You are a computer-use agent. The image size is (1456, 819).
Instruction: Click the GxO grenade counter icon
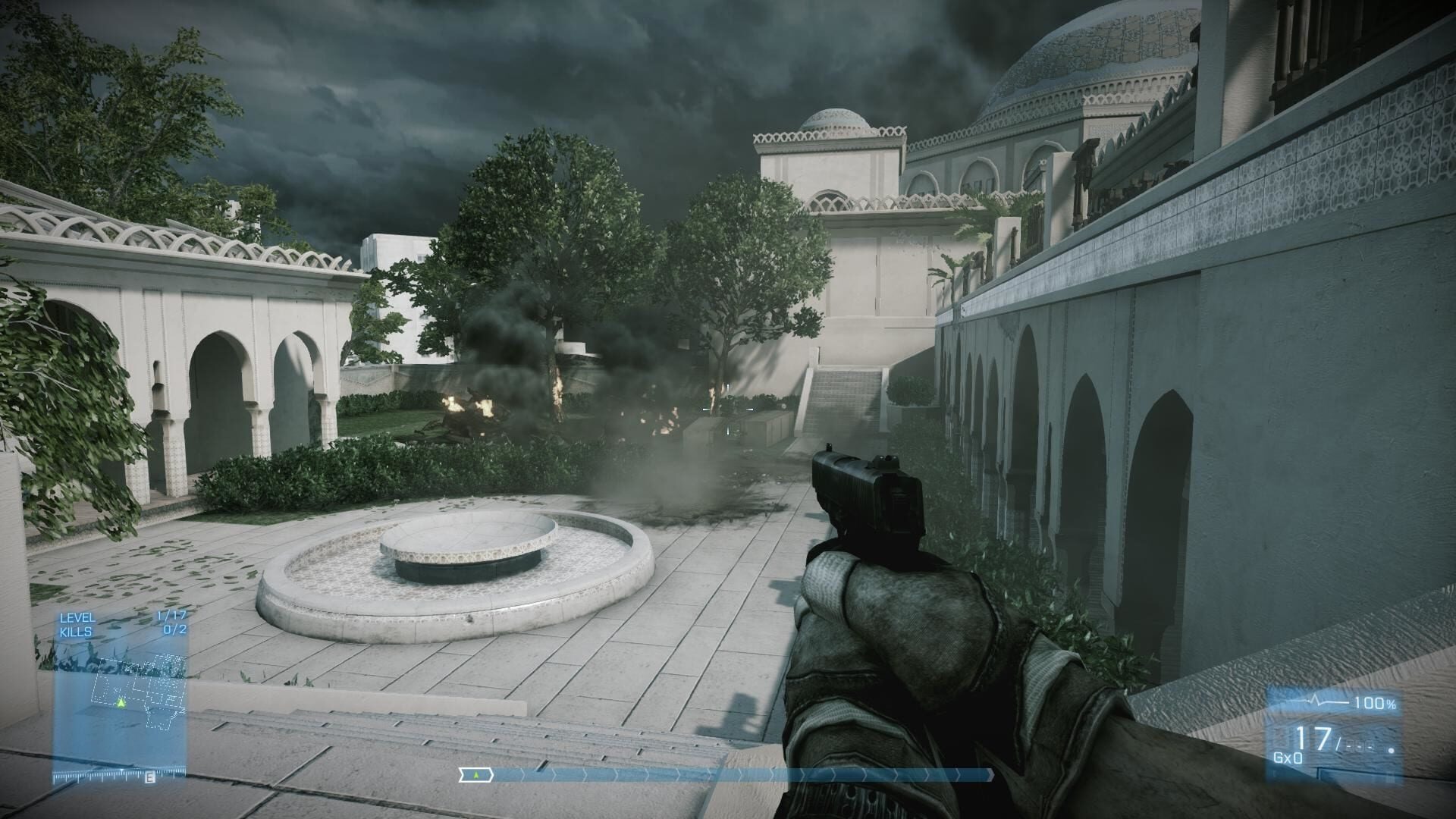(1288, 758)
